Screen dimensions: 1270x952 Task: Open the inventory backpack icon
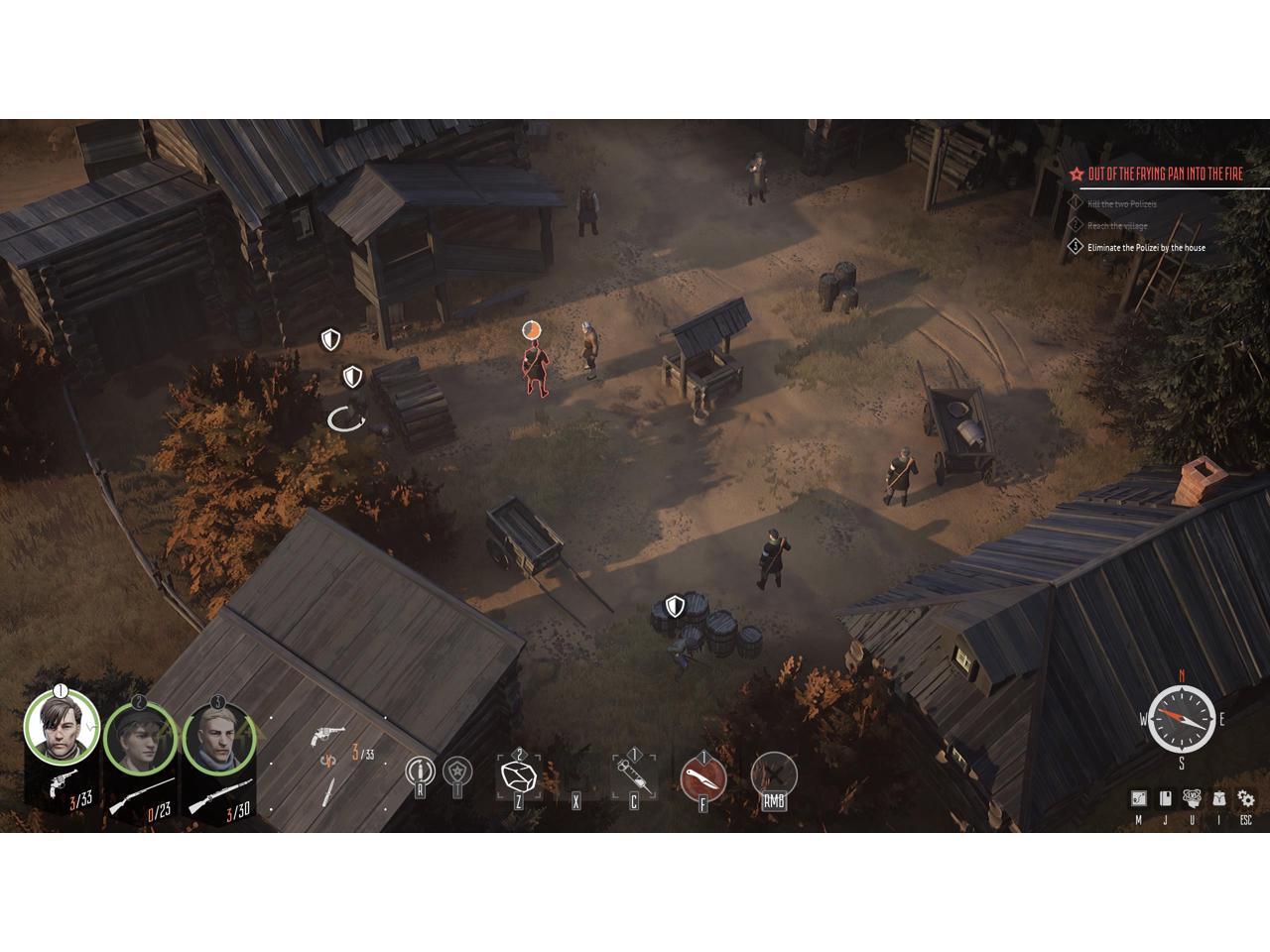click(x=1219, y=798)
